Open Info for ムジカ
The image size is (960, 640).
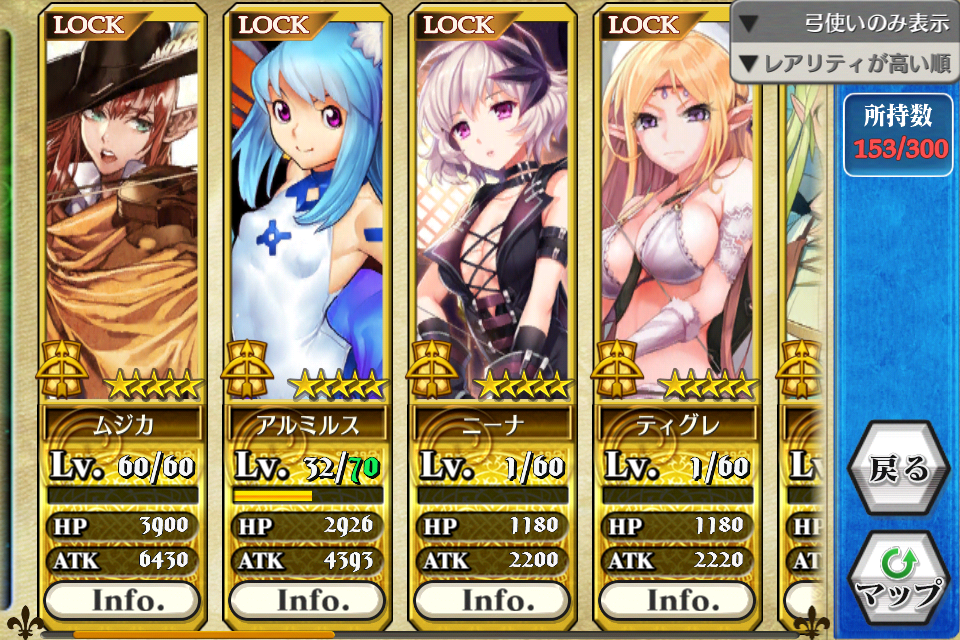122,600
